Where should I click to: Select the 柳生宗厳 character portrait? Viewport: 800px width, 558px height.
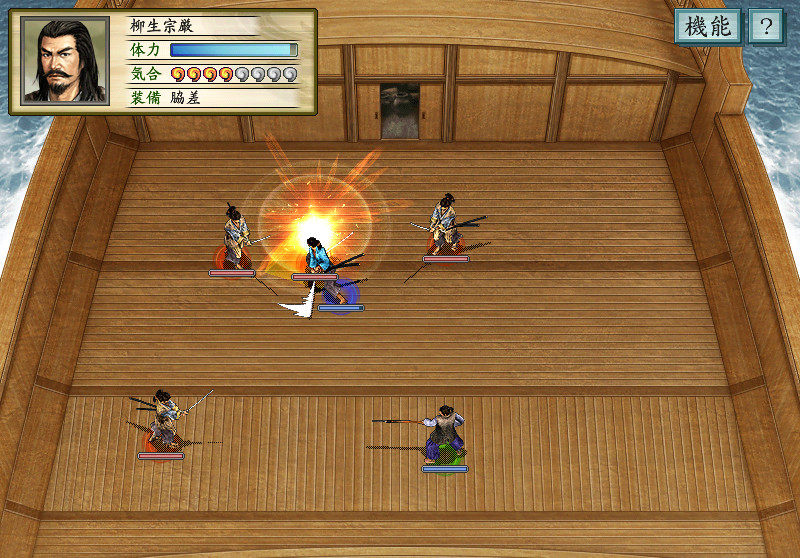click(x=65, y=61)
